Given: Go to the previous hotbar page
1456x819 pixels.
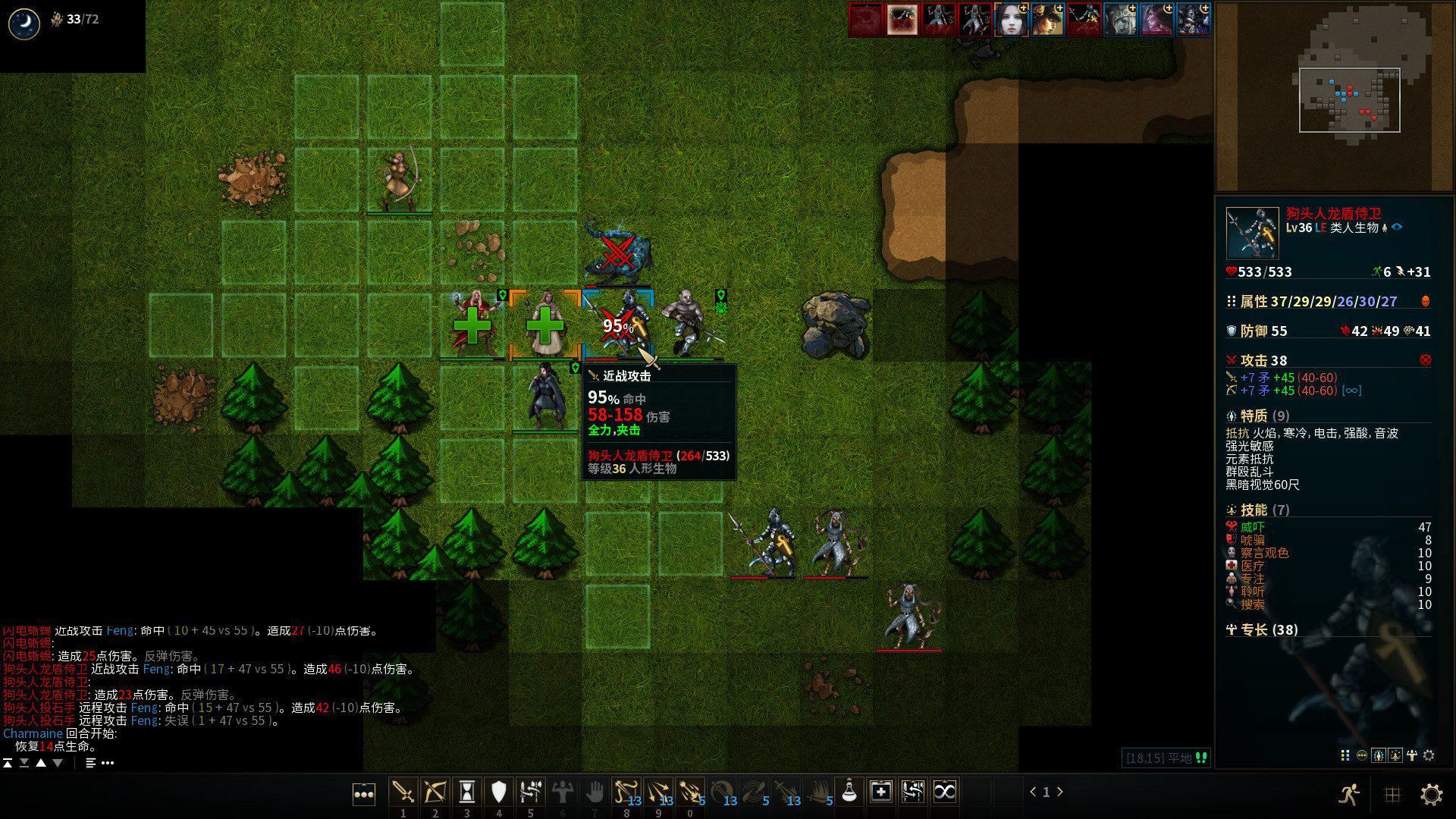Looking at the screenshot, I should 1033,792.
